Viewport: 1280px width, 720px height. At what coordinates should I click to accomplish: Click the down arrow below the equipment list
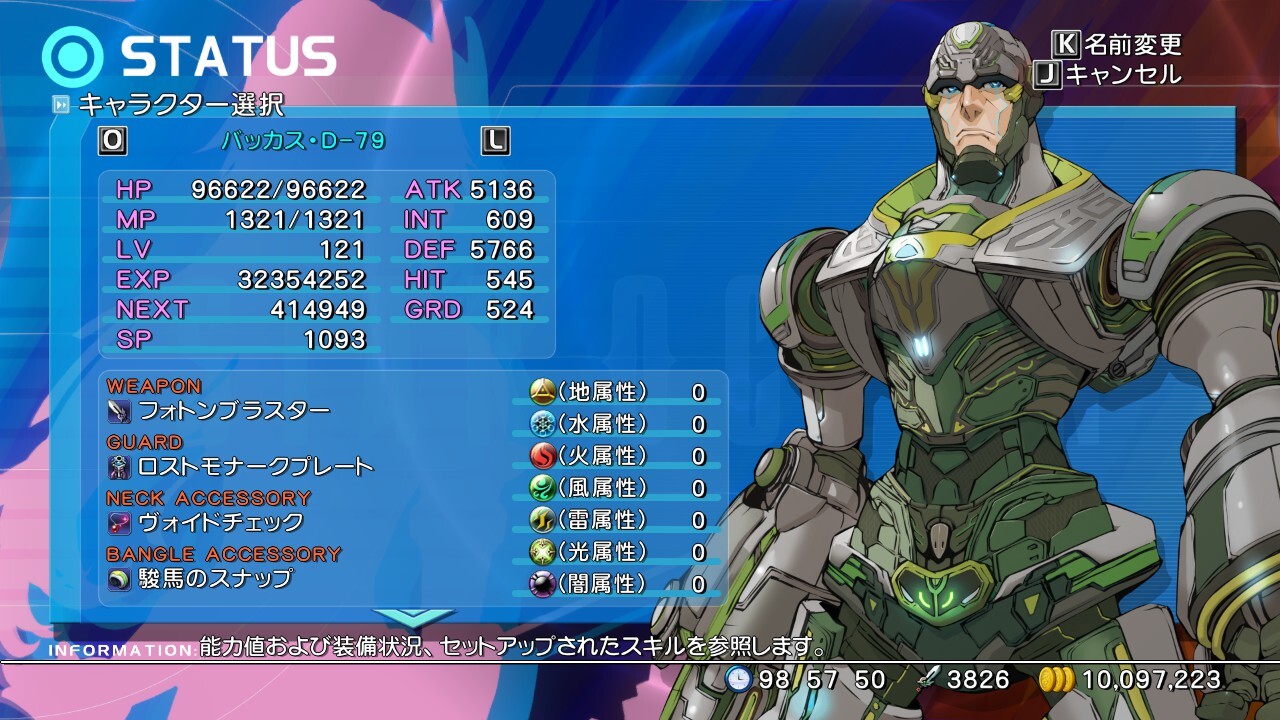[412, 615]
